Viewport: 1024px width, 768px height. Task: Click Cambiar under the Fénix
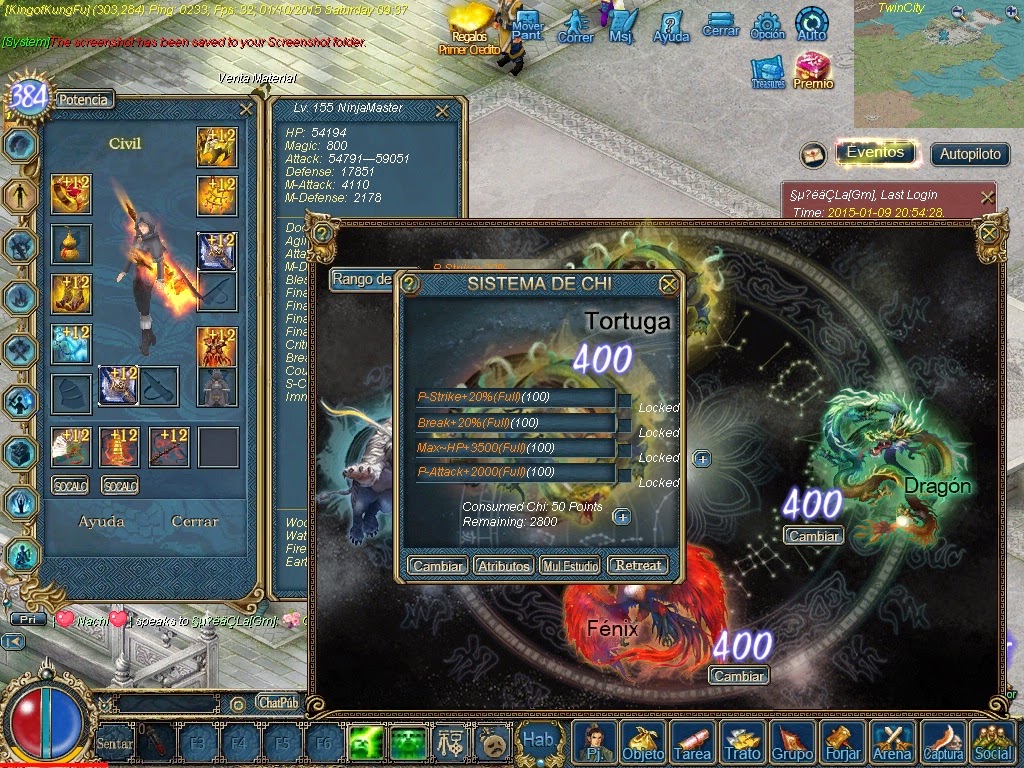click(x=739, y=676)
